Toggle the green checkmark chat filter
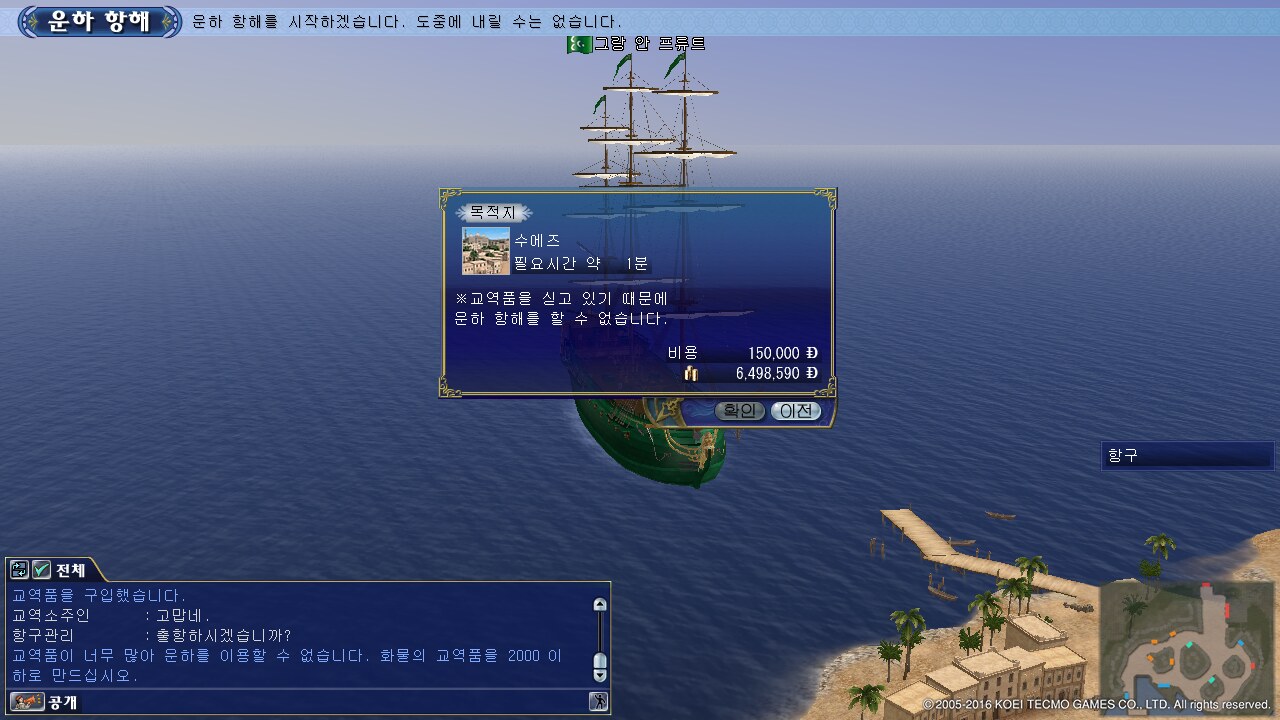 (41, 570)
